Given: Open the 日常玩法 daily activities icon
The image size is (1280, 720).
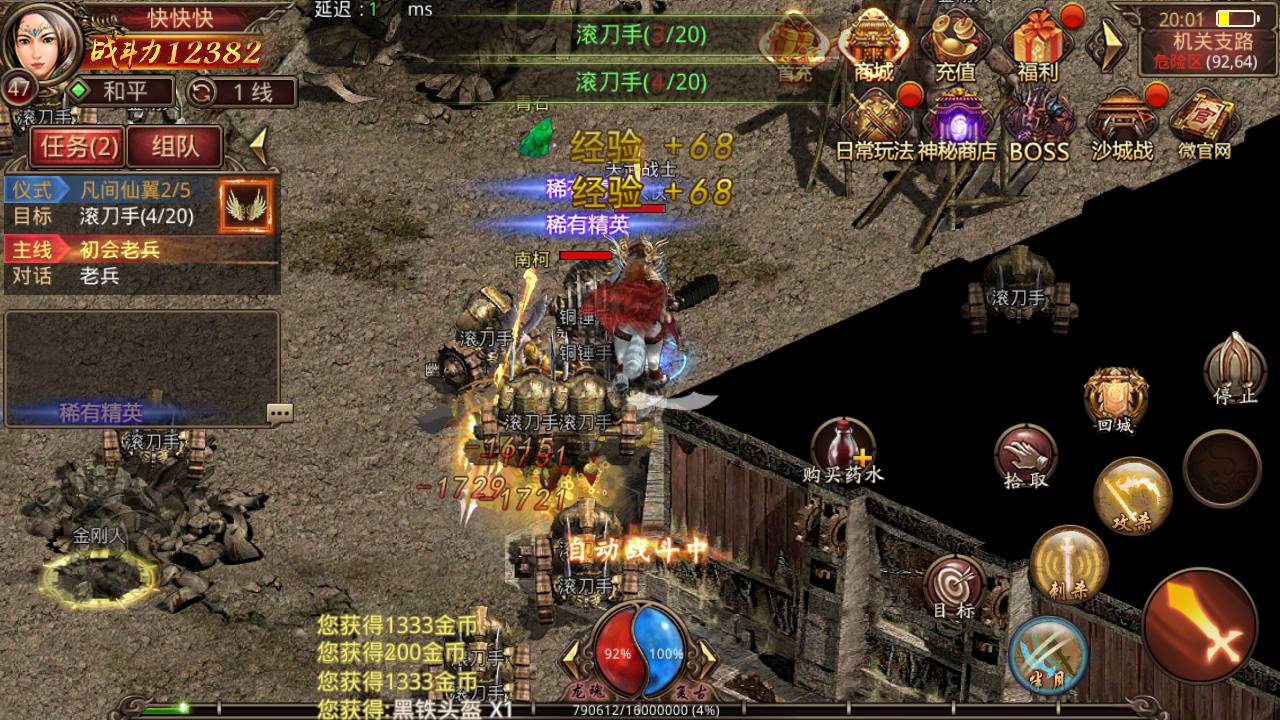Looking at the screenshot, I should click(x=875, y=125).
